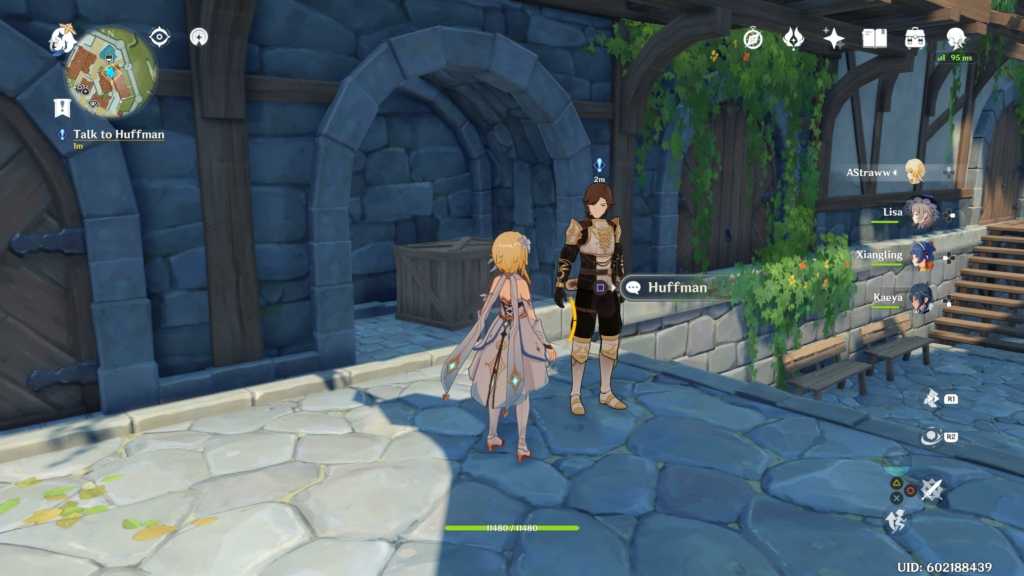Switch to Kaeya in the party

pyautogui.click(x=920, y=297)
